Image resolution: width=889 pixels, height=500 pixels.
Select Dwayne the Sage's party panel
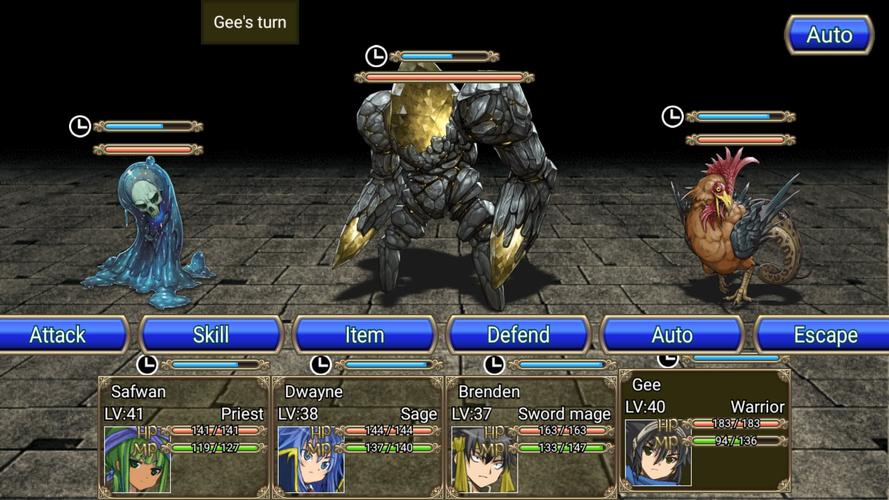(358, 435)
